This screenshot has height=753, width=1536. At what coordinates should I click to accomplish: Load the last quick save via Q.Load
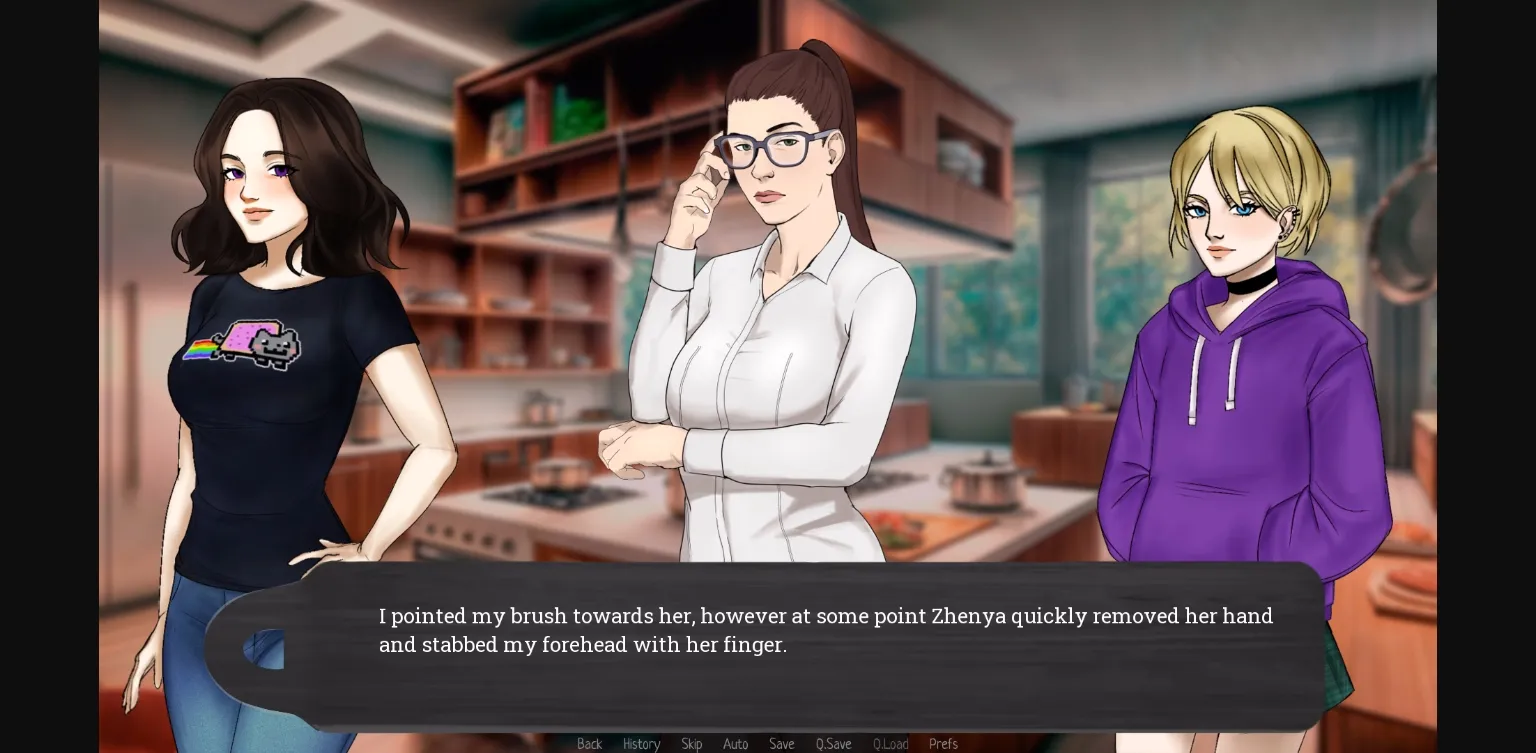point(890,744)
